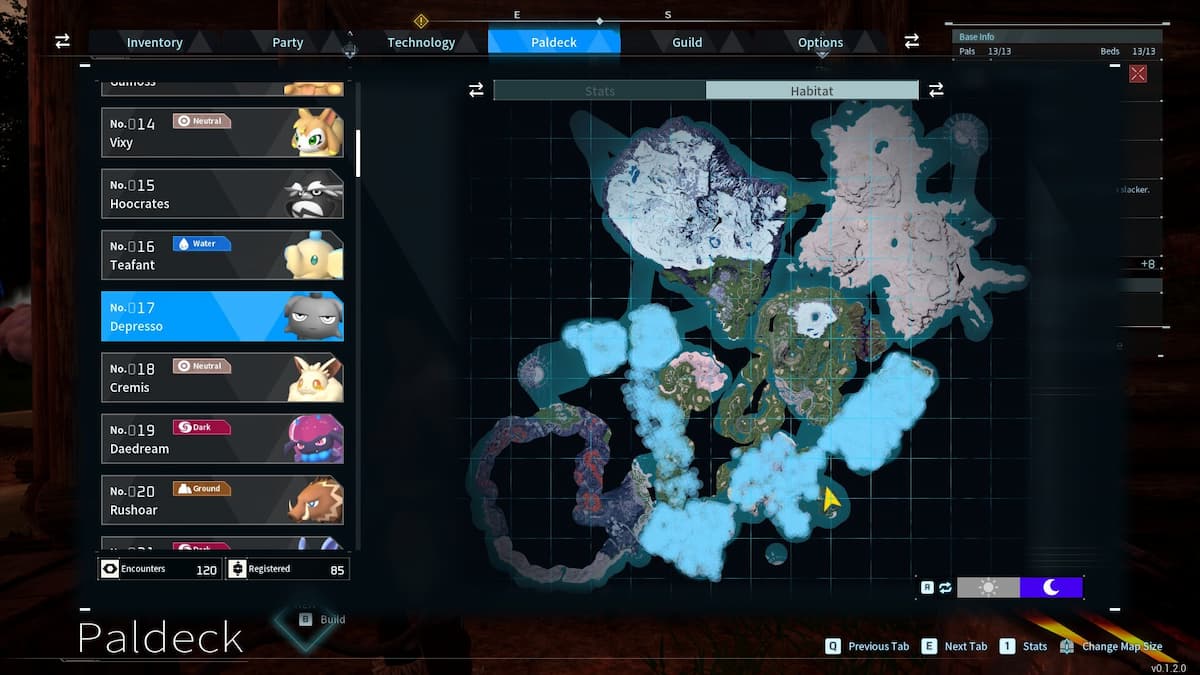The image size is (1200, 675).
Task: Select Teafant from the list
Action: tap(222, 255)
